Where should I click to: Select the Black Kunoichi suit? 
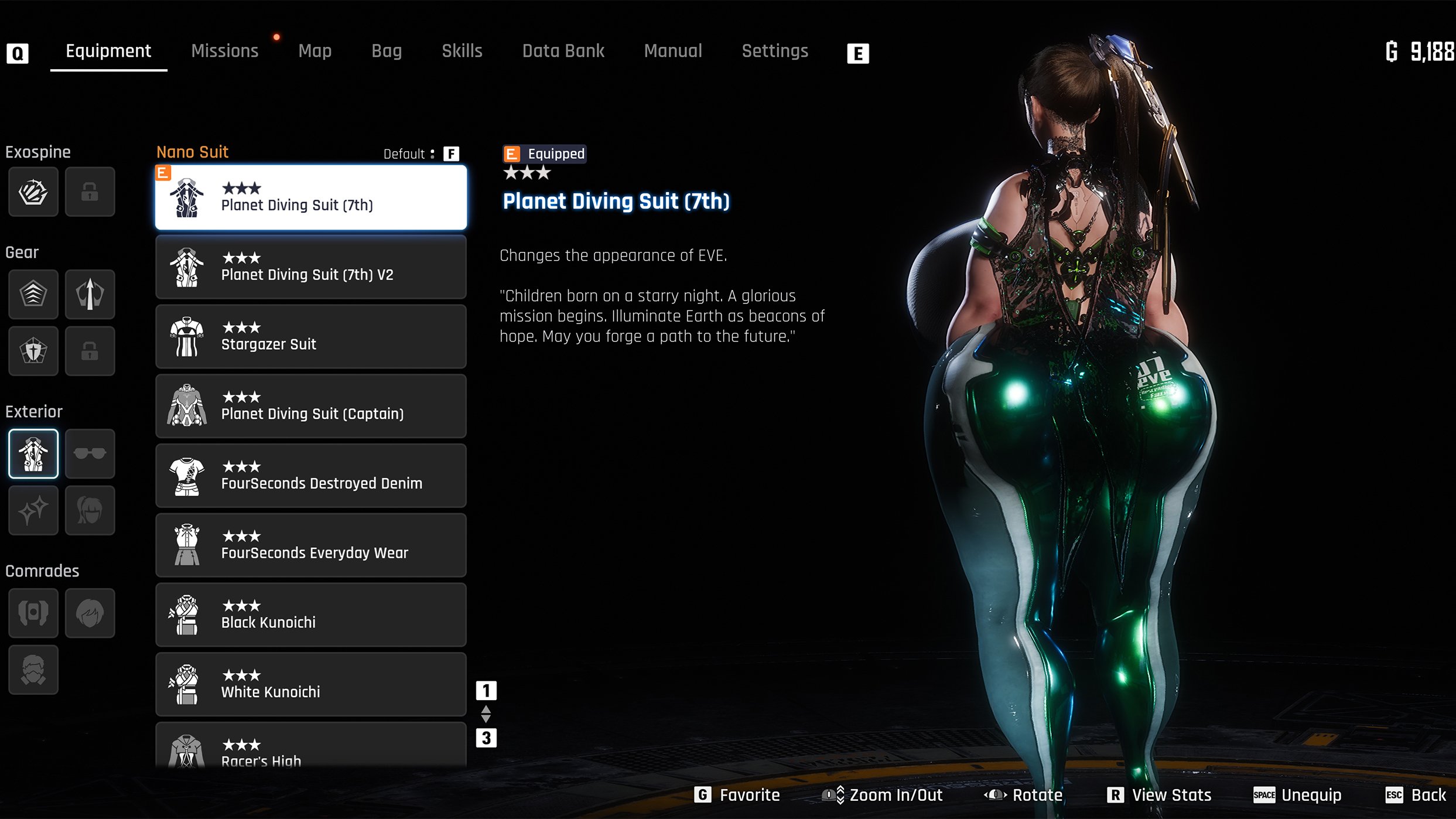(x=310, y=615)
